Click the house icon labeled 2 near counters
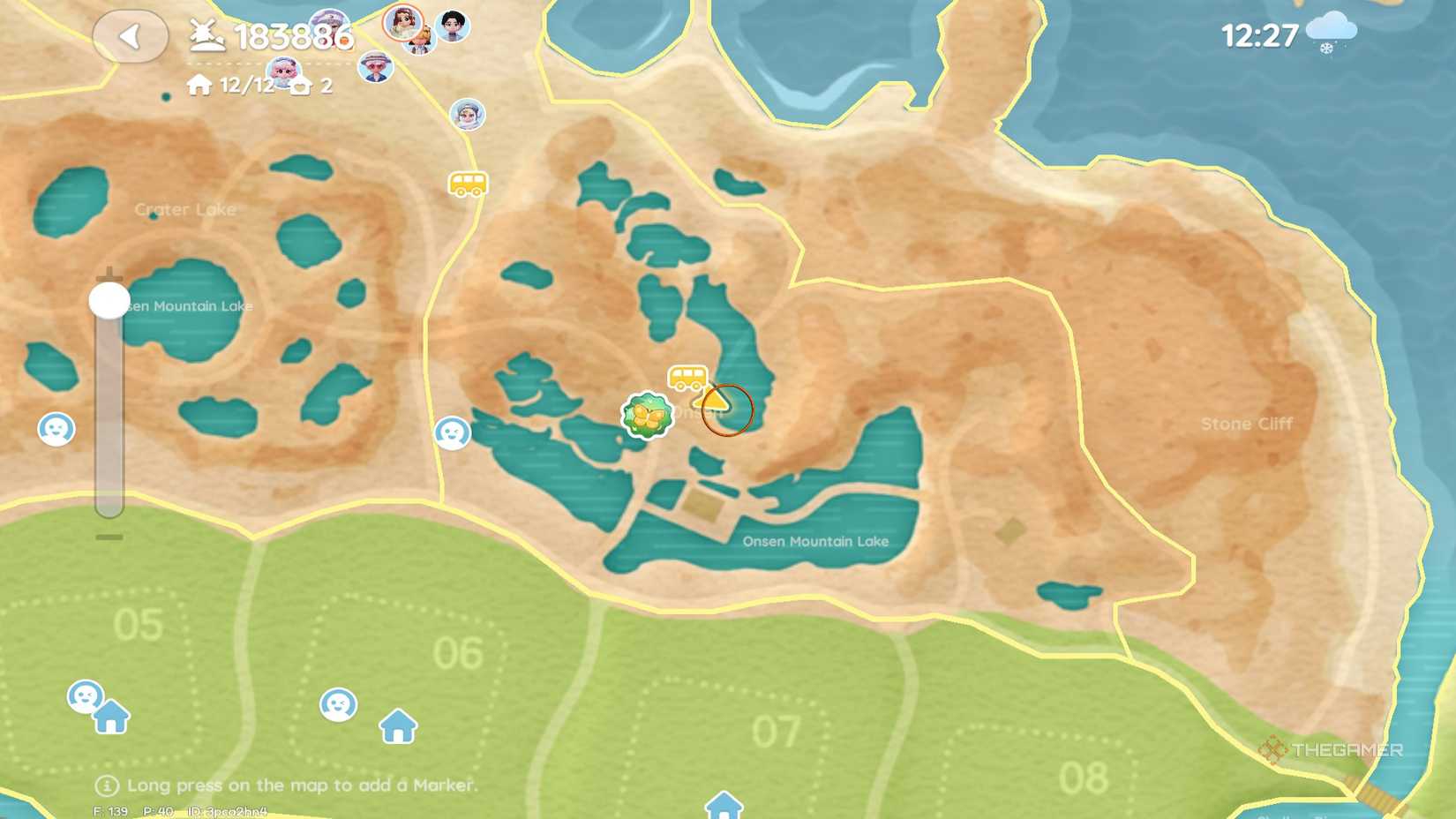Image resolution: width=1456 pixels, height=819 pixels. click(x=300, y=86)
